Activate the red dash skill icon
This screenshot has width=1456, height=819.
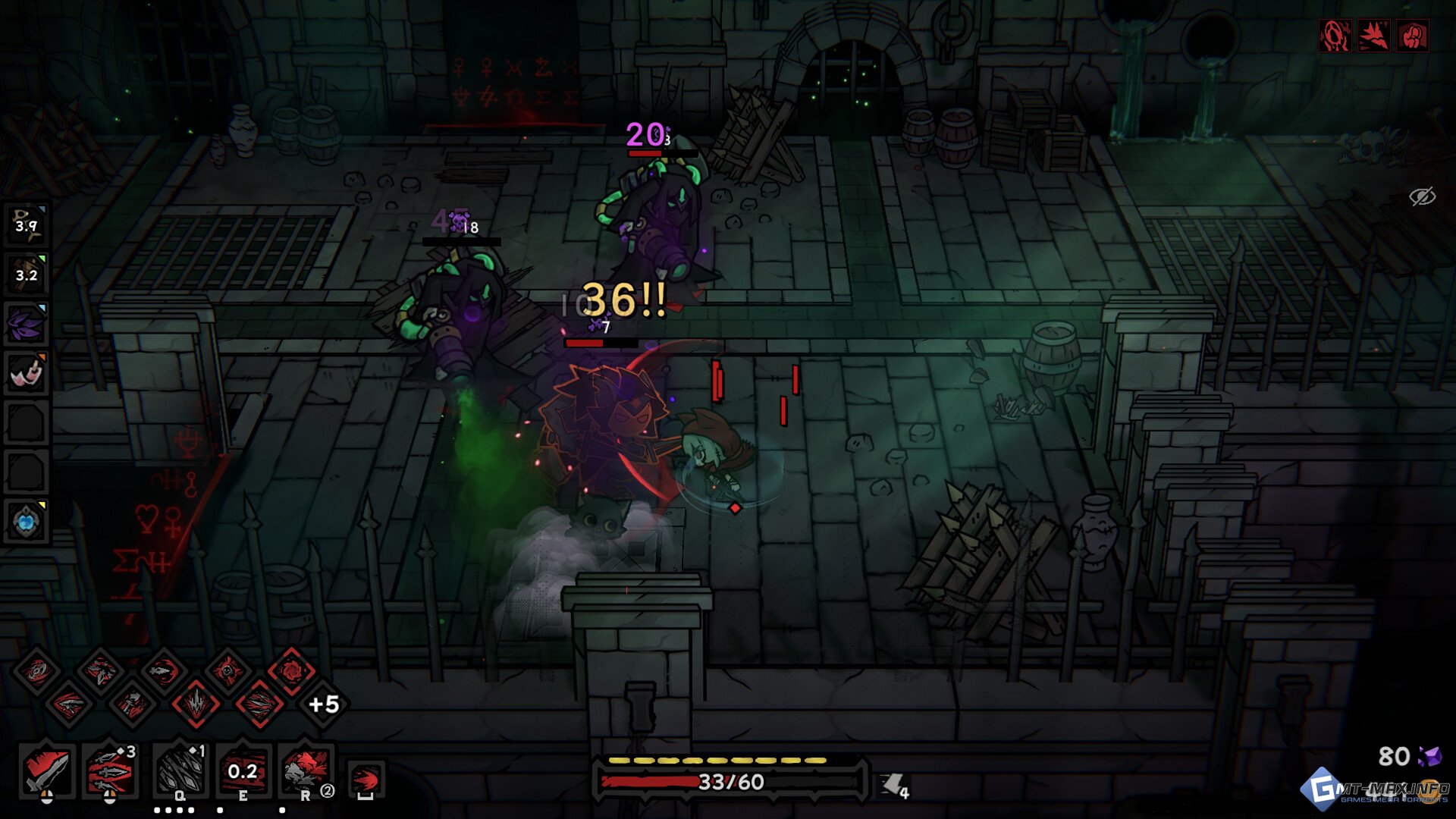tap(366, 780)
